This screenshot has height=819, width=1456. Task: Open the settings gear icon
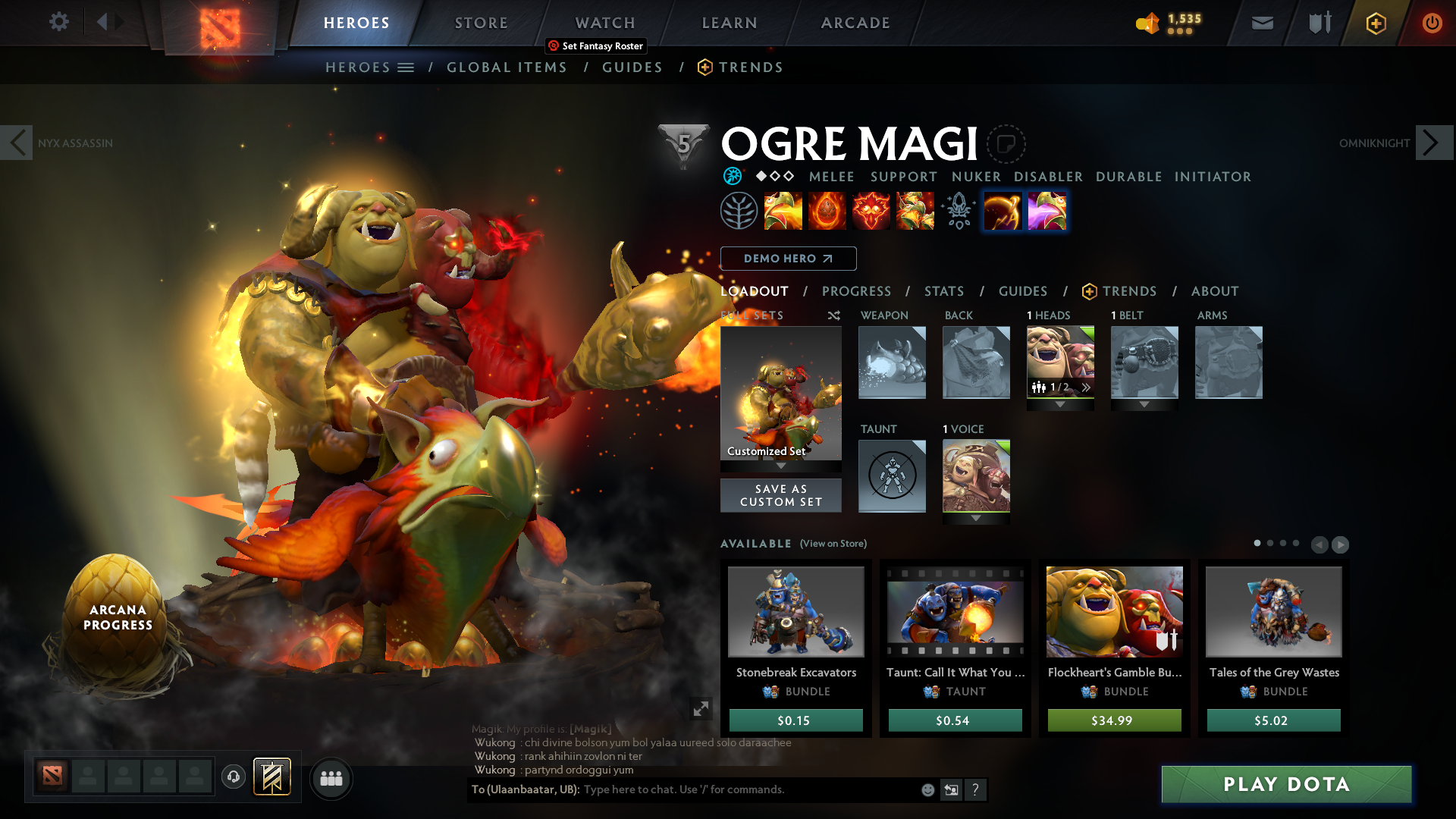point(58,22)
